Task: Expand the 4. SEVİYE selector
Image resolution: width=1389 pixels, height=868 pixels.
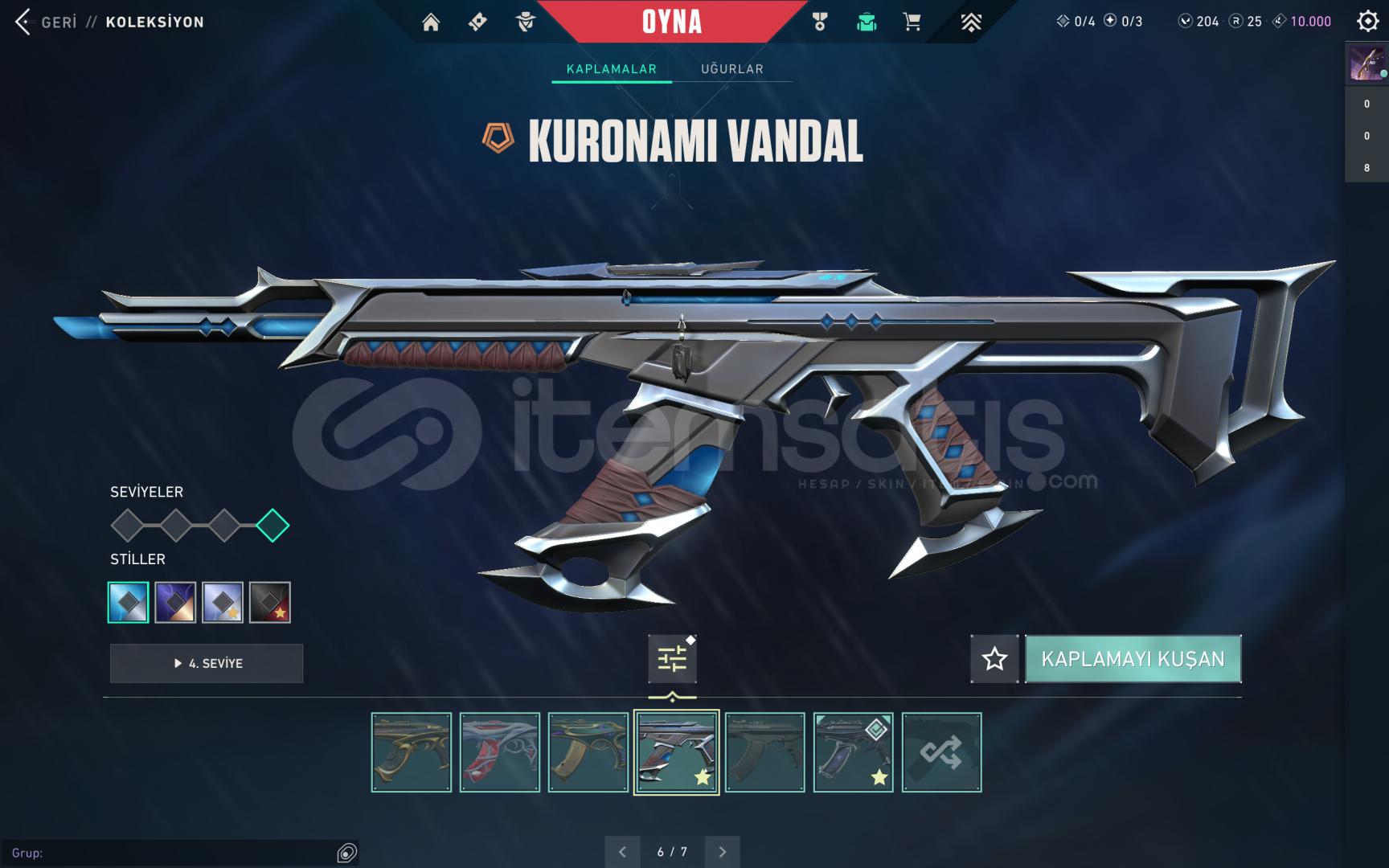Action: tap(206, 663)
